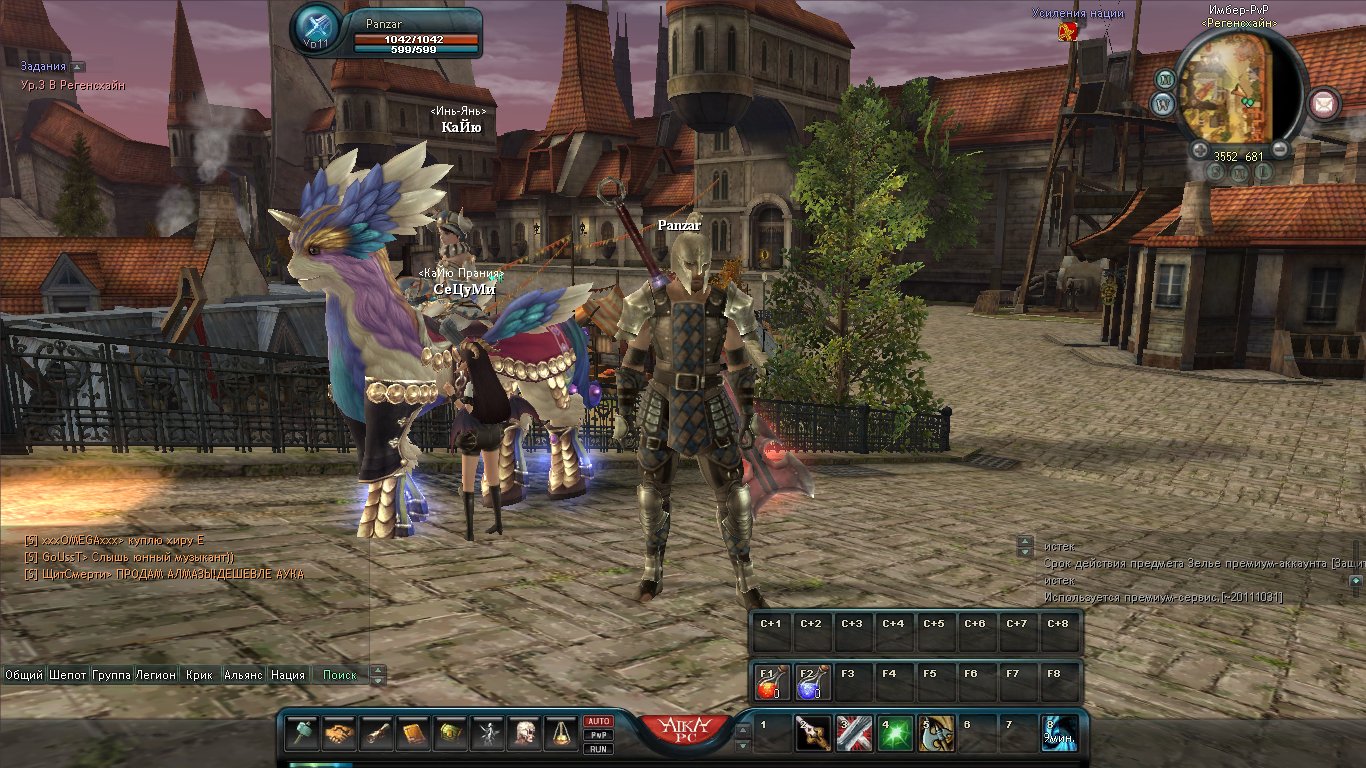
Task: Toggle the PvP mode button
Action: [x=598, y=735]
